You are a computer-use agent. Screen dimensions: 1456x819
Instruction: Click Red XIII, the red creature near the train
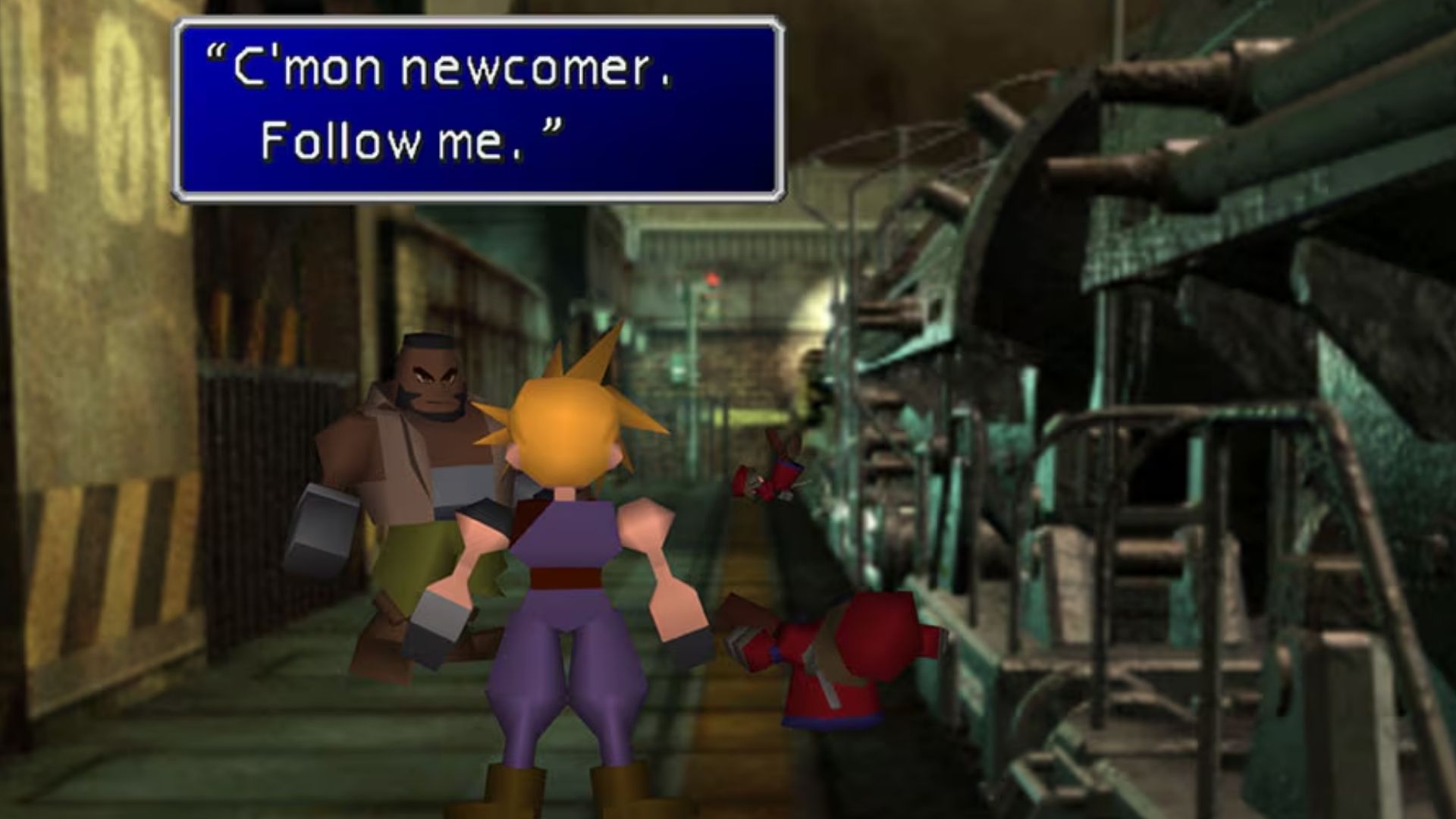coord(842,667)
